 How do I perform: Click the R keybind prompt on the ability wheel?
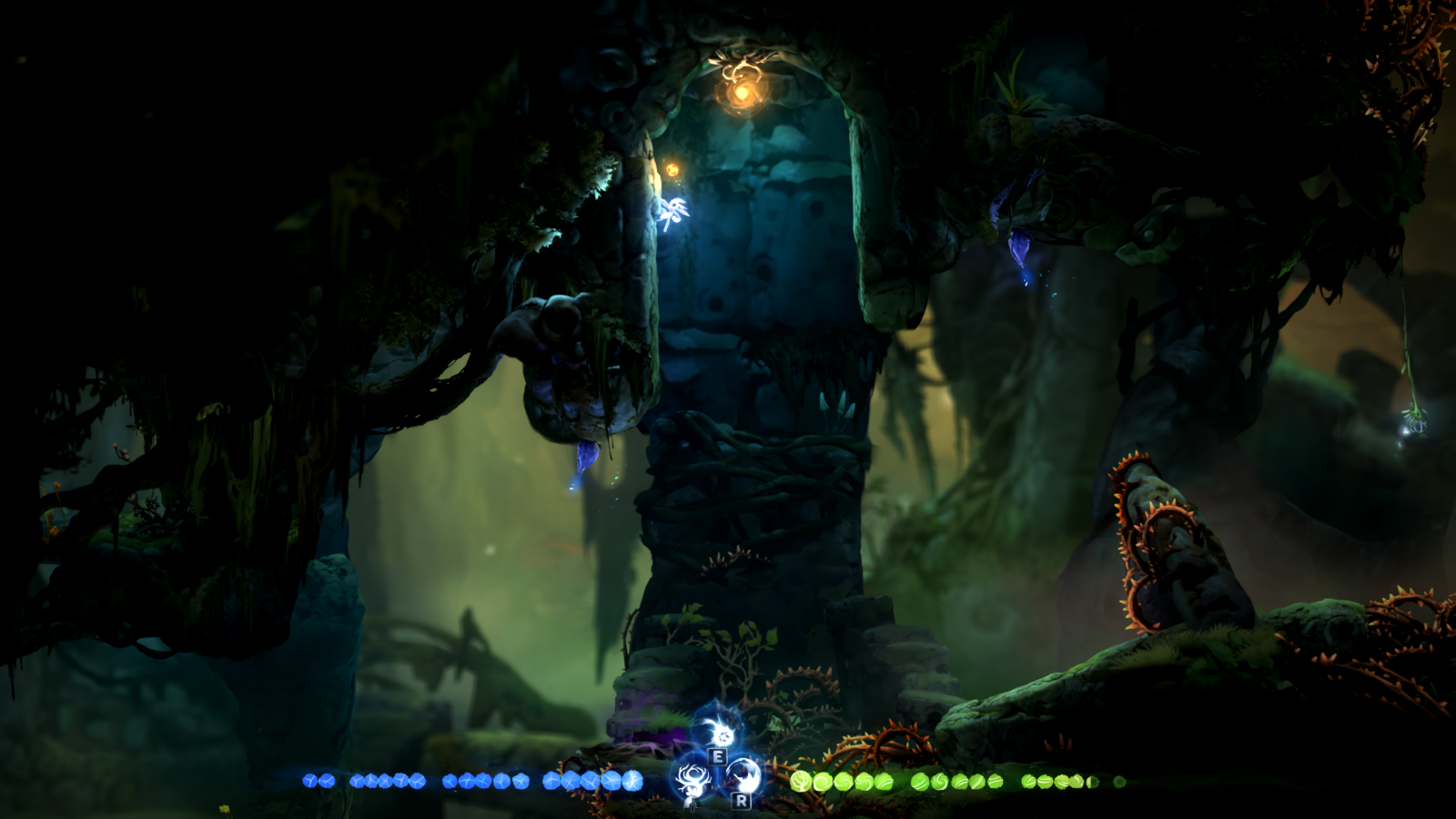click(x=742, y=801)
